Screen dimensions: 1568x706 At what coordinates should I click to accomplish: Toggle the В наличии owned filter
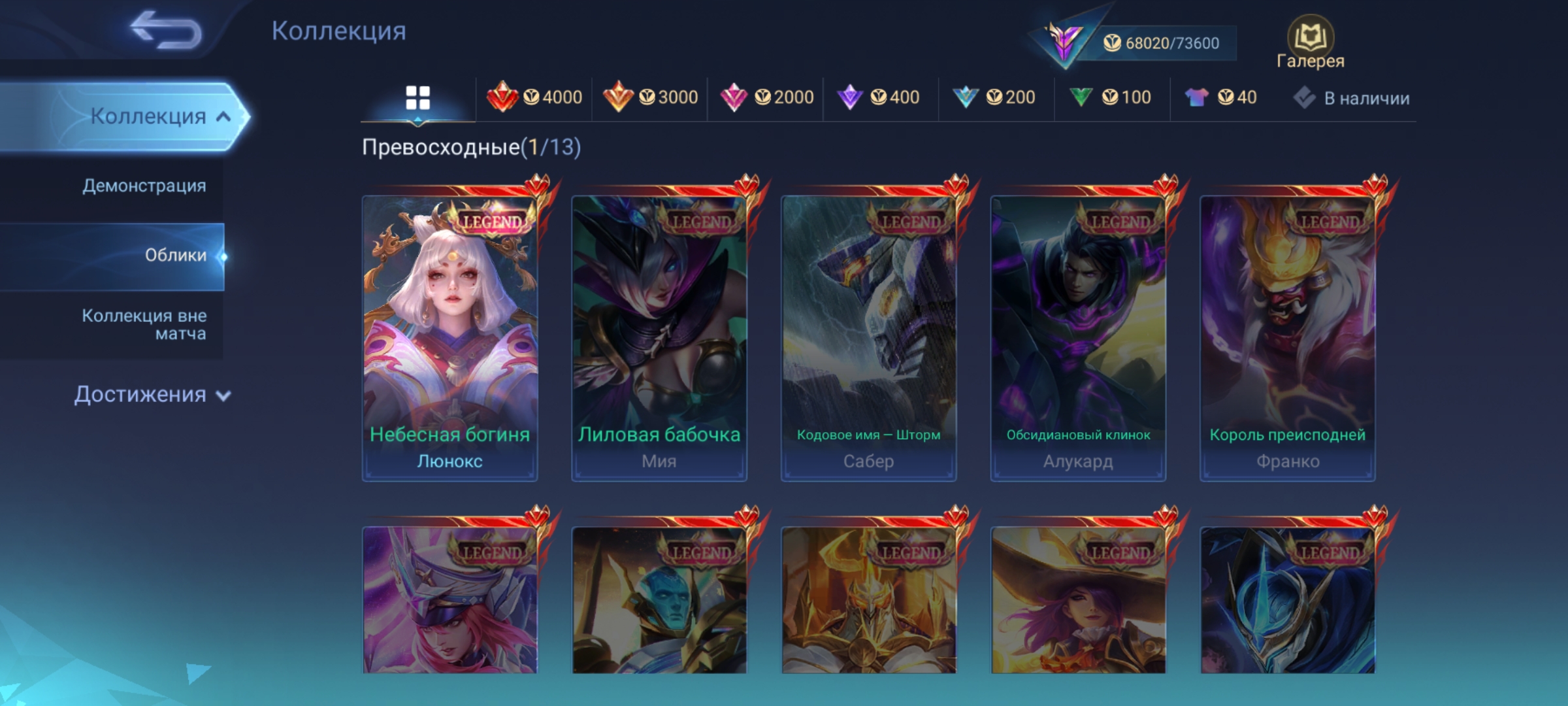[1352, 98]
